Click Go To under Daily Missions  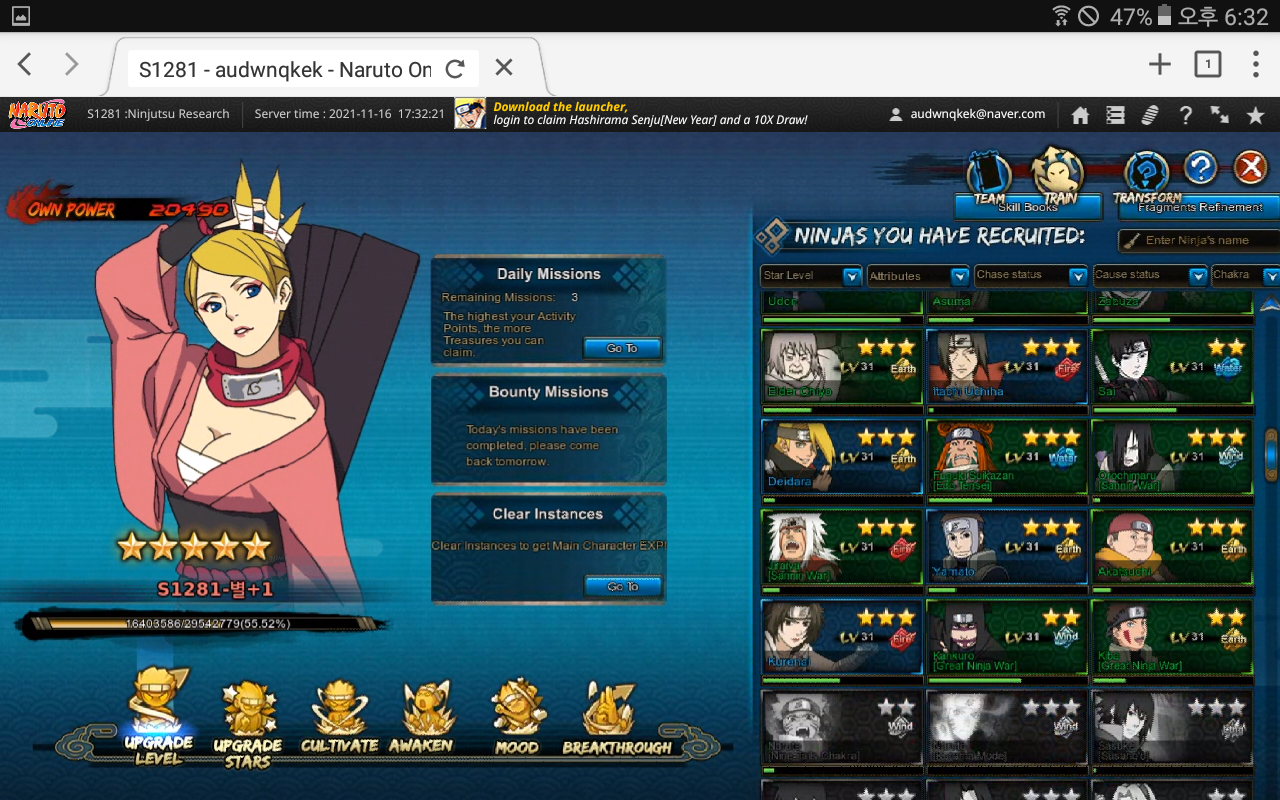click(622, 348)
